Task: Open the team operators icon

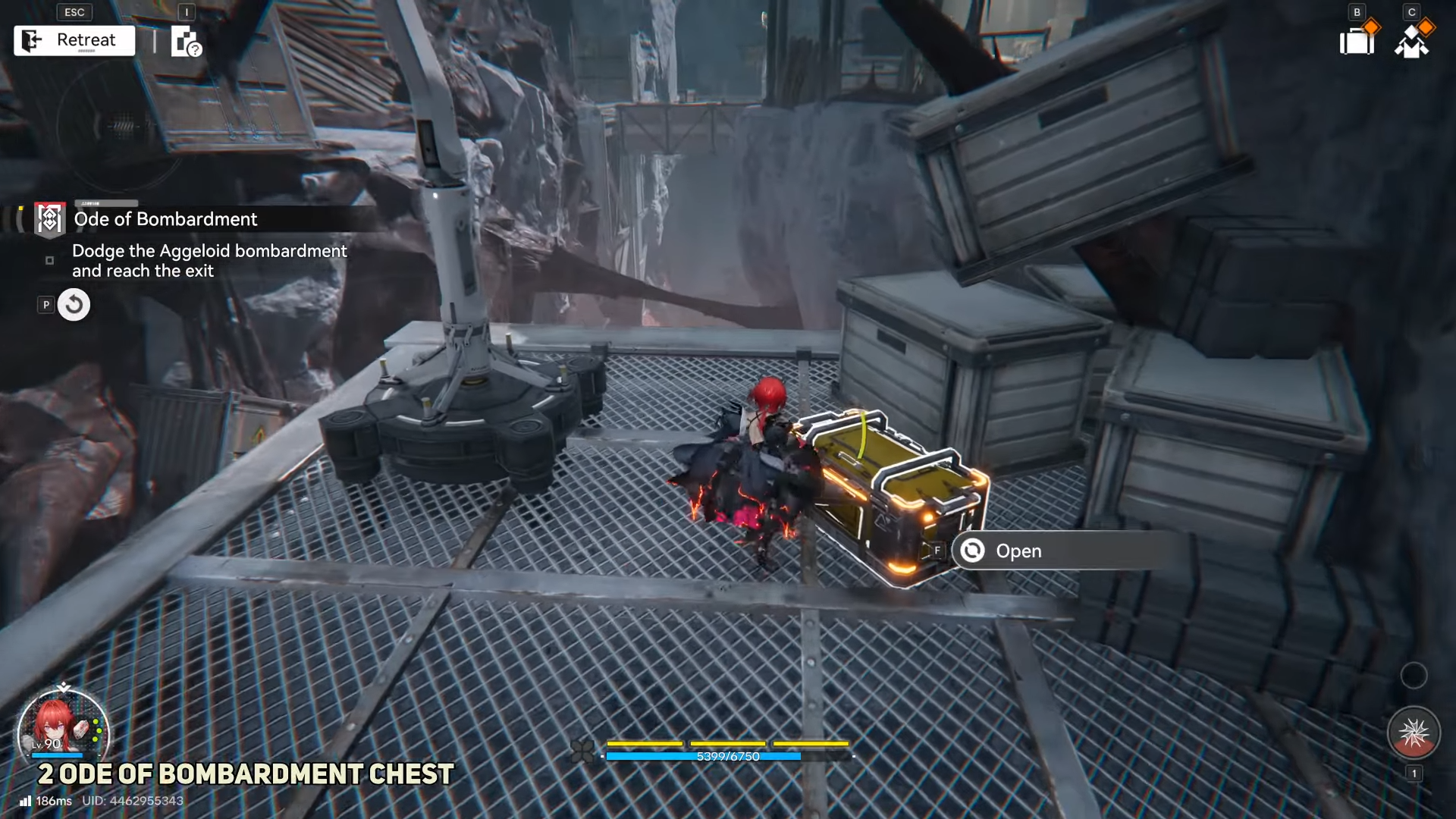Action: [x=1411, y=41]
